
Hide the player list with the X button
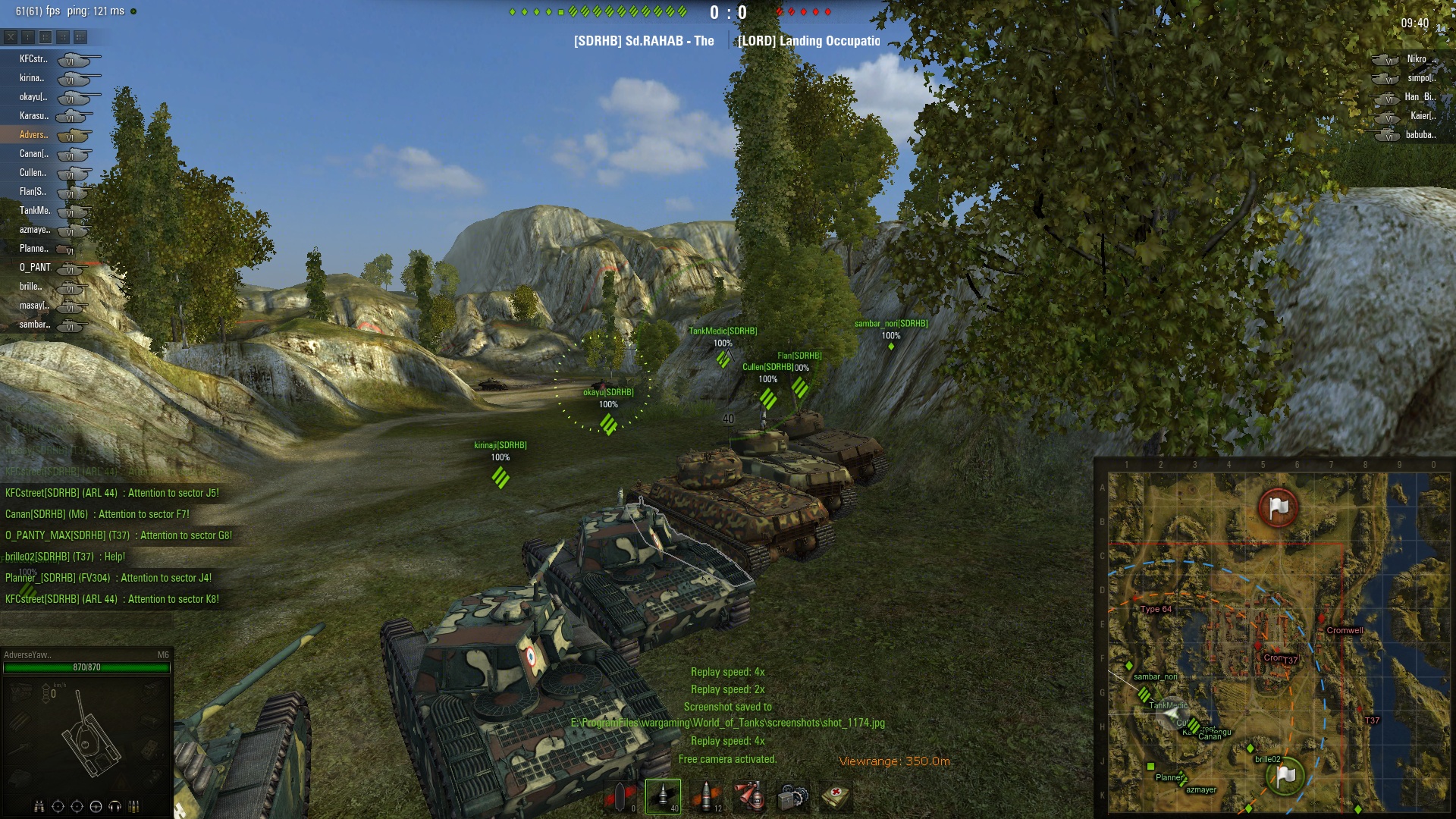pyautogui.click(x=11, y=36)
